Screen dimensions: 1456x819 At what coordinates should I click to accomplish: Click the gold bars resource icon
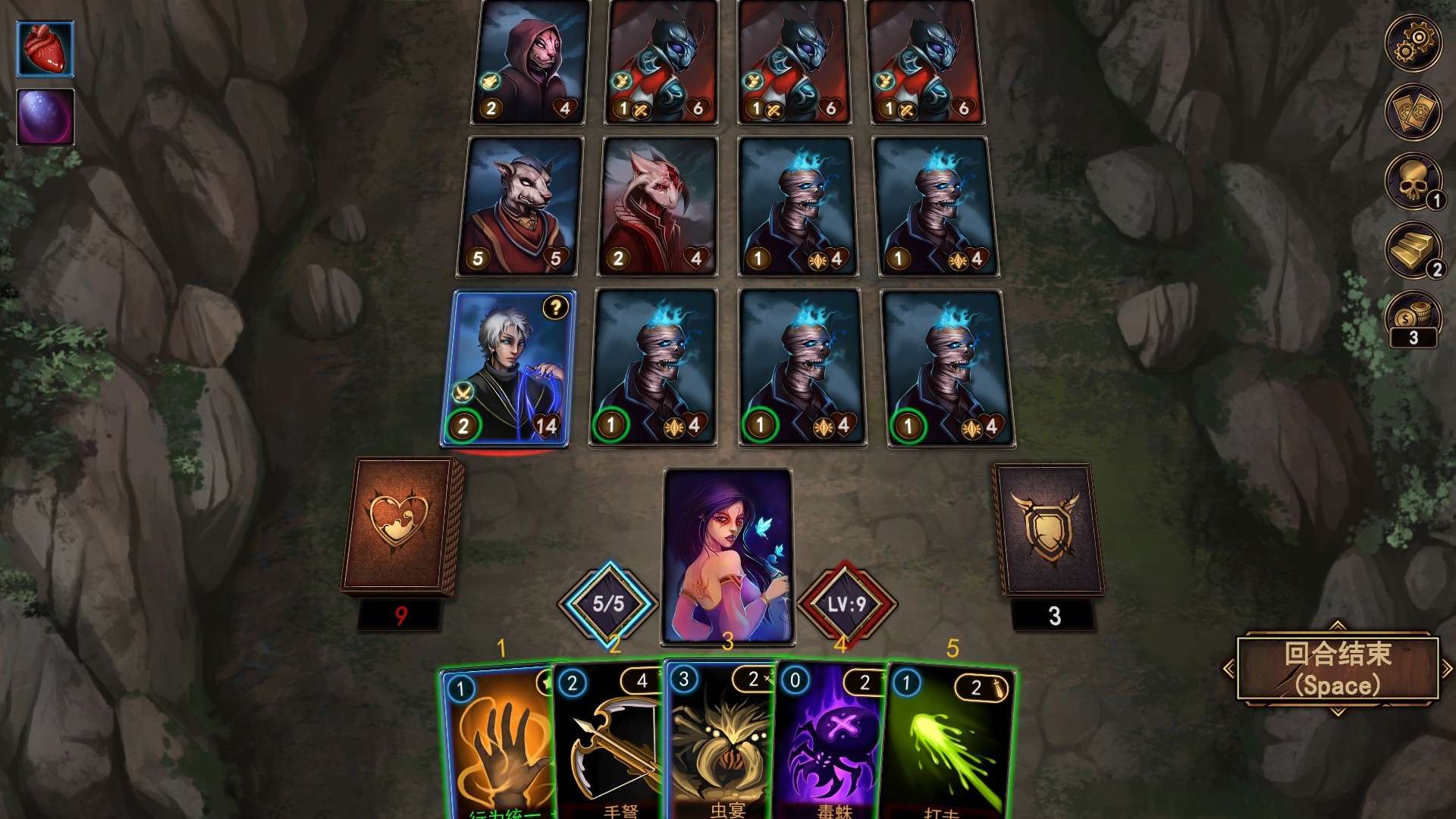click(x=1413, y=250)
